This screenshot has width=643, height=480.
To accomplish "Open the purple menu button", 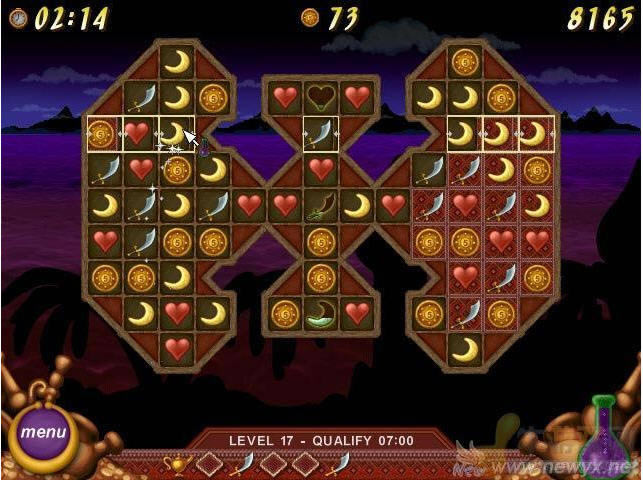I will coord(43,433).
